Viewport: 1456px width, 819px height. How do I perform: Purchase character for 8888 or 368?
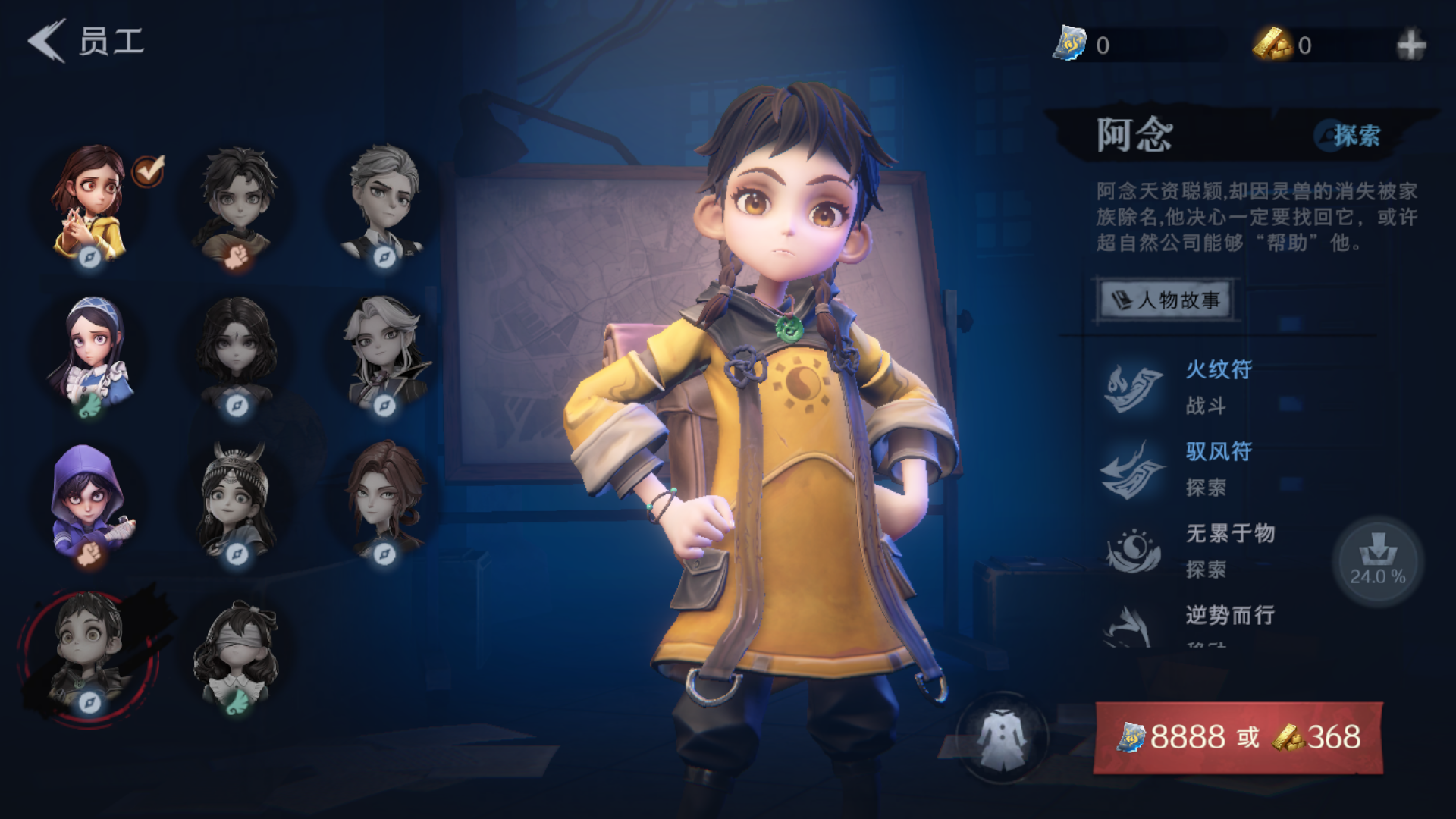[1238, 737]
